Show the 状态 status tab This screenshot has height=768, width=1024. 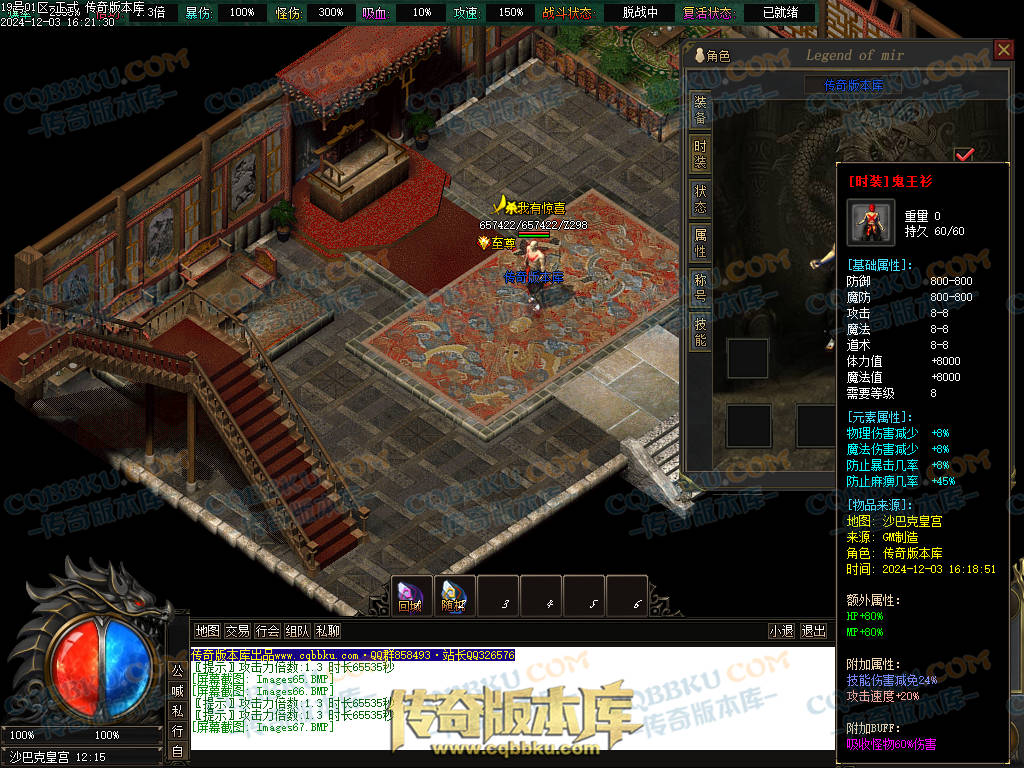point(701,199)
